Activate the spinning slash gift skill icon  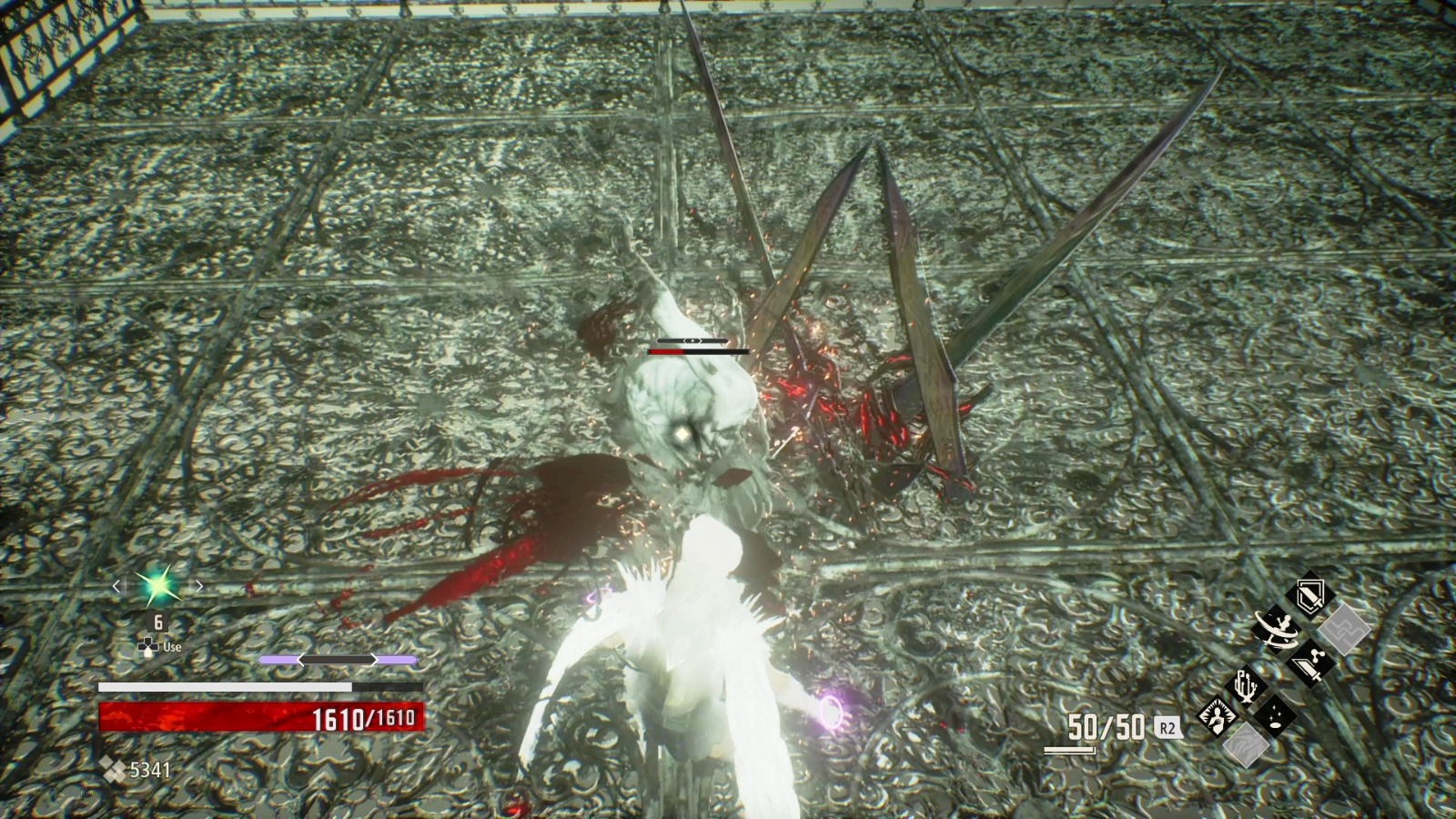(1277, 628)
